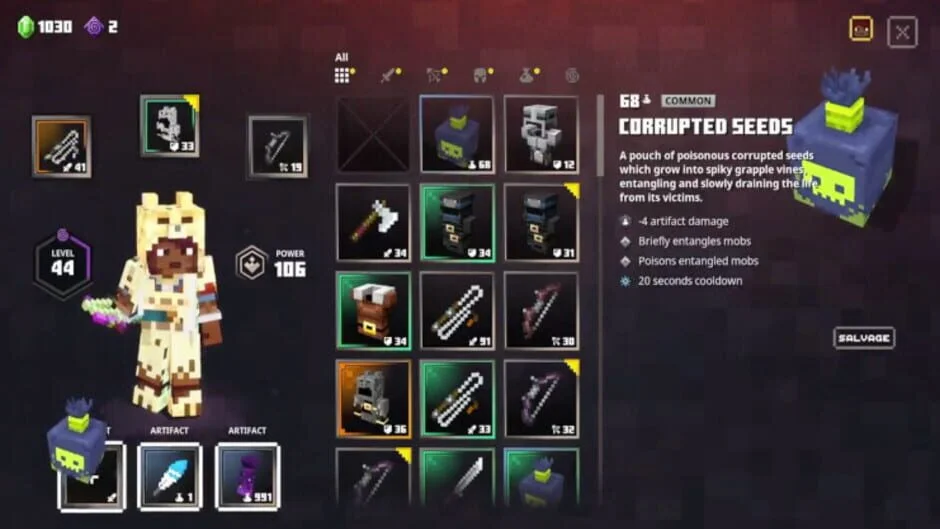Screen dimensions: 940x529
Task: Select the white armor with power 12
Action: click(541, 134)
